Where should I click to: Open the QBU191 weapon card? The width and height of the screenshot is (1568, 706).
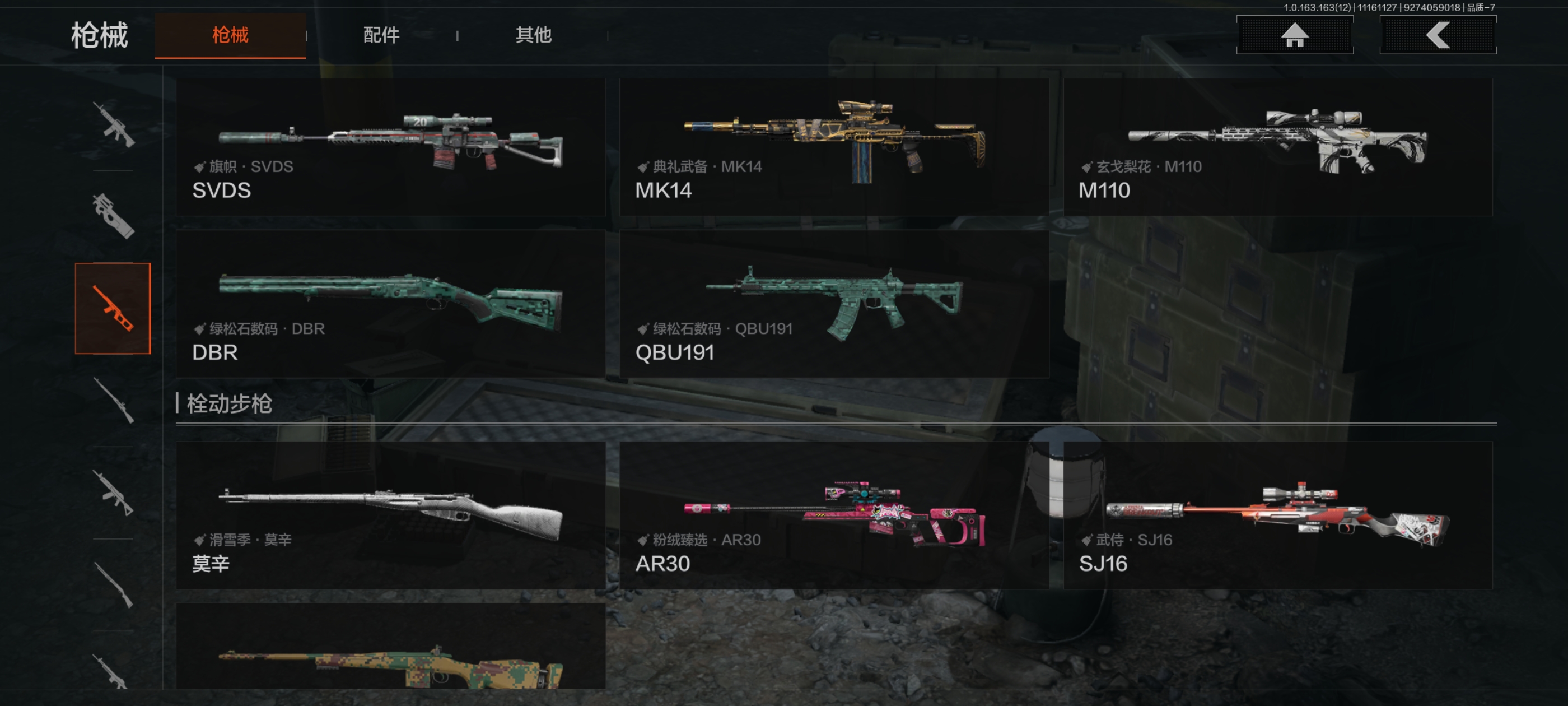point(833,303)
